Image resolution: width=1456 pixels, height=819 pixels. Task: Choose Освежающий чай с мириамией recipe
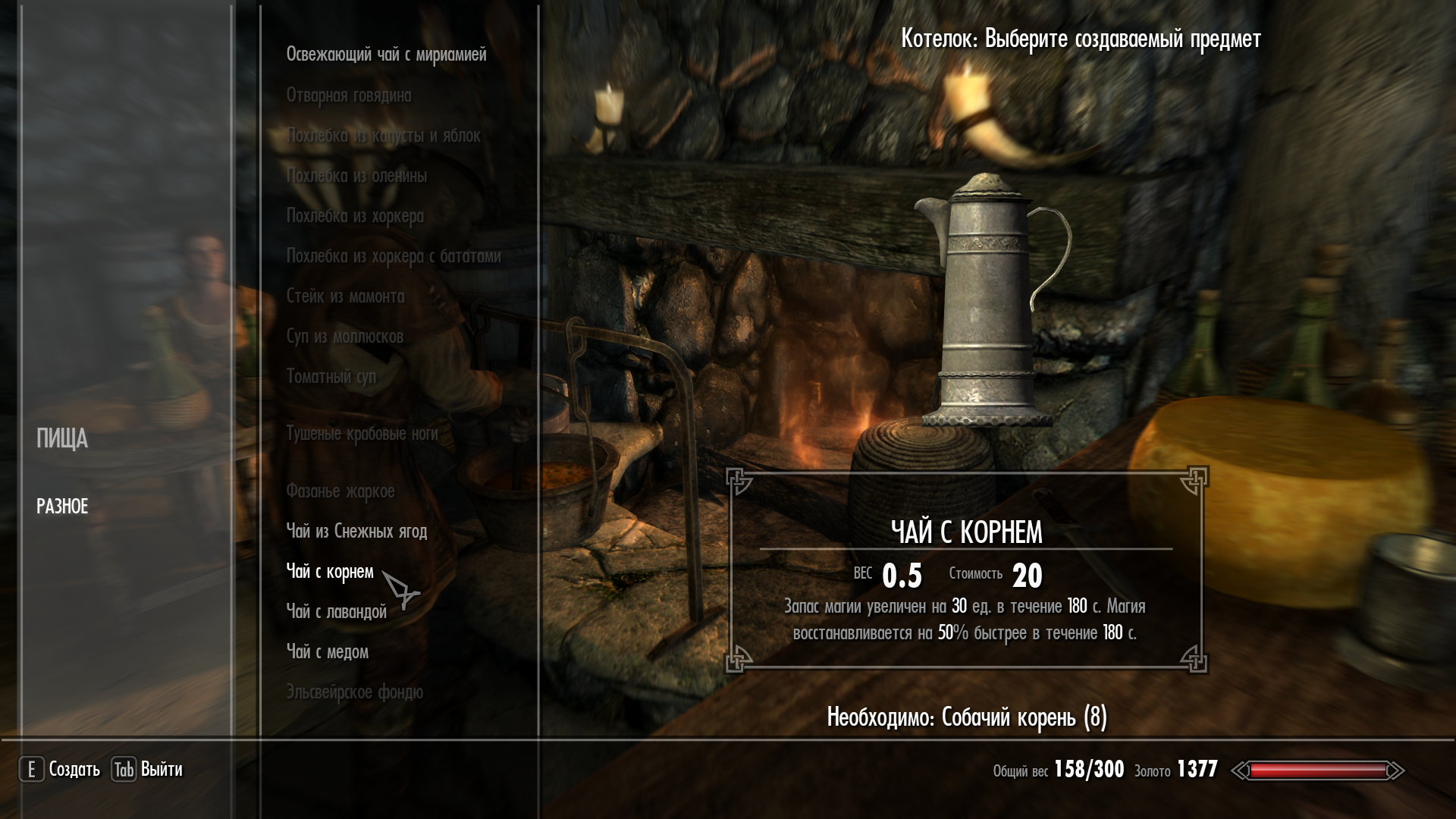[x=386, y=55]
